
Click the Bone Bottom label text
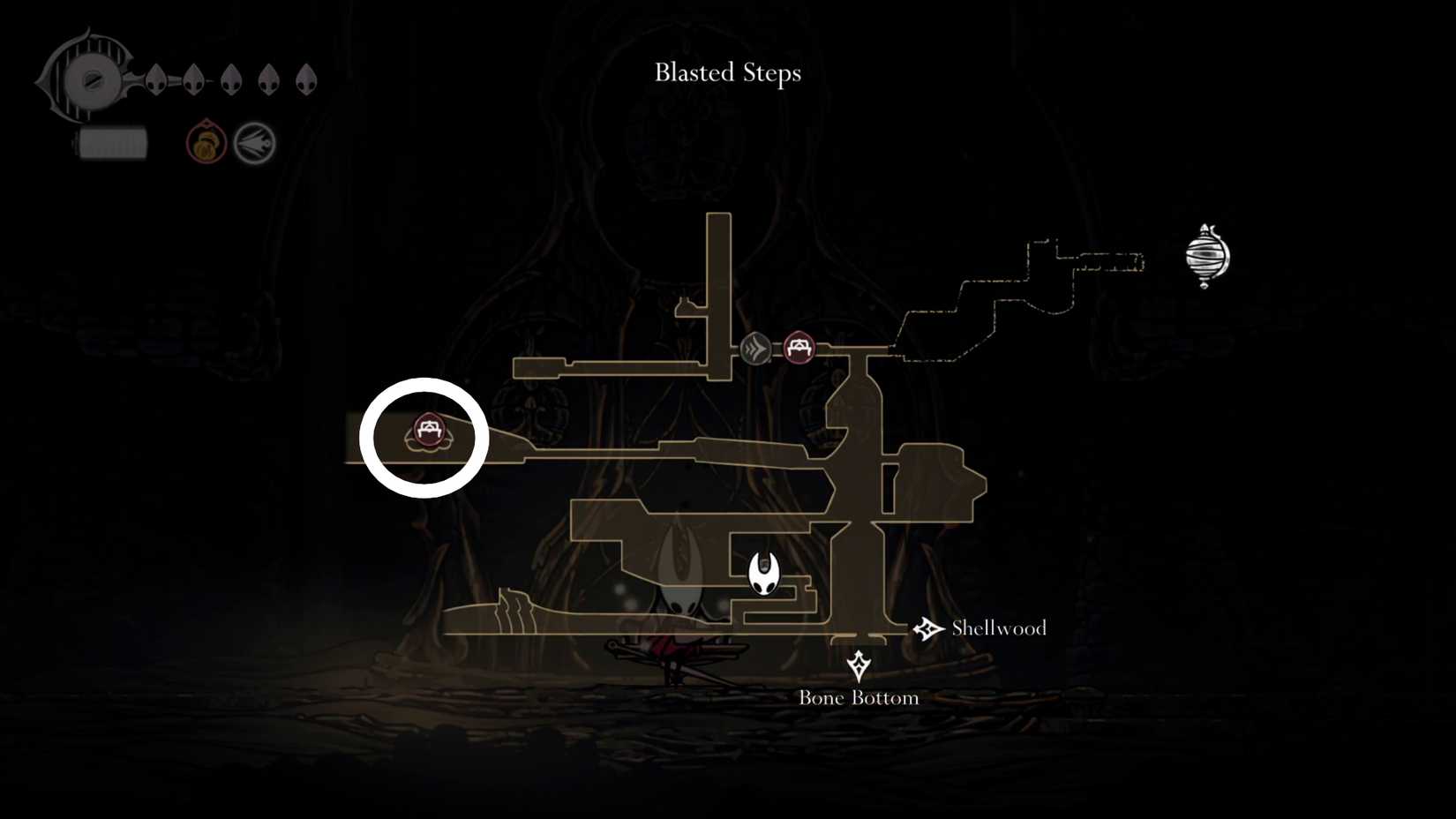coord(858,697)
